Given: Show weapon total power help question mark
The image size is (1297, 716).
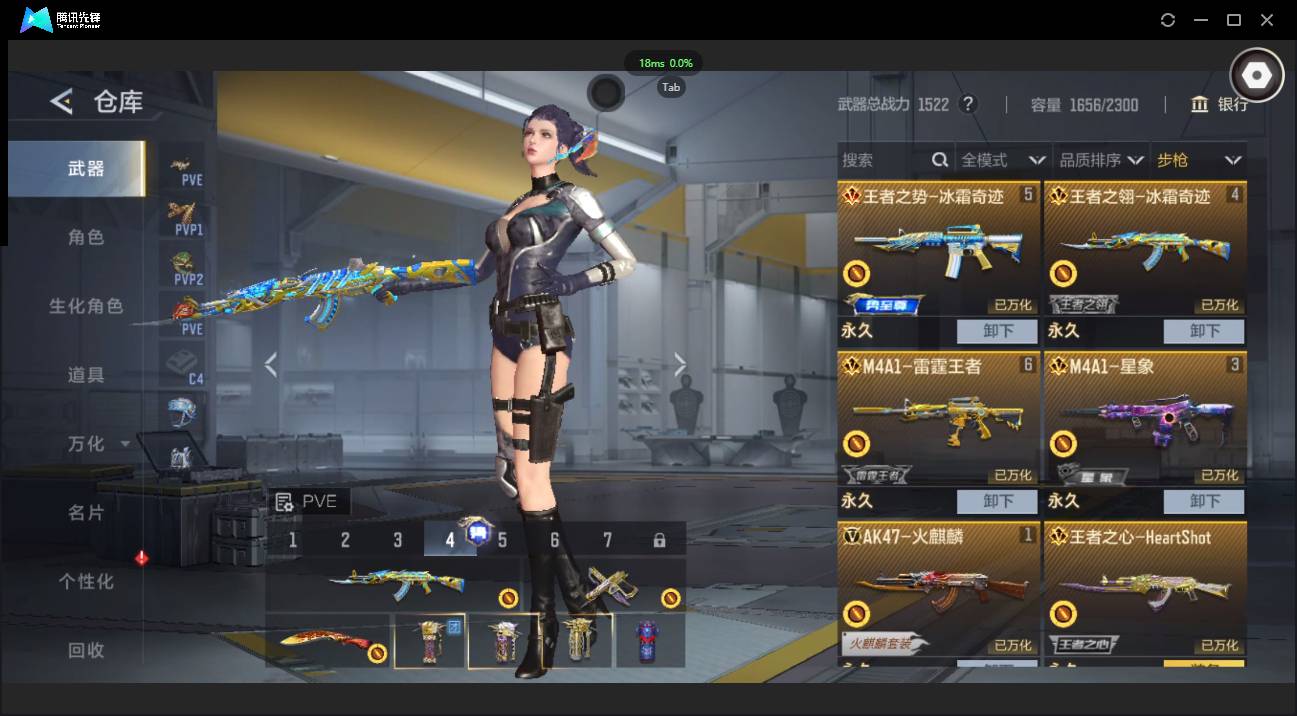Looking at the screenshot, I should pyautogui.click(x=967, y=104).
